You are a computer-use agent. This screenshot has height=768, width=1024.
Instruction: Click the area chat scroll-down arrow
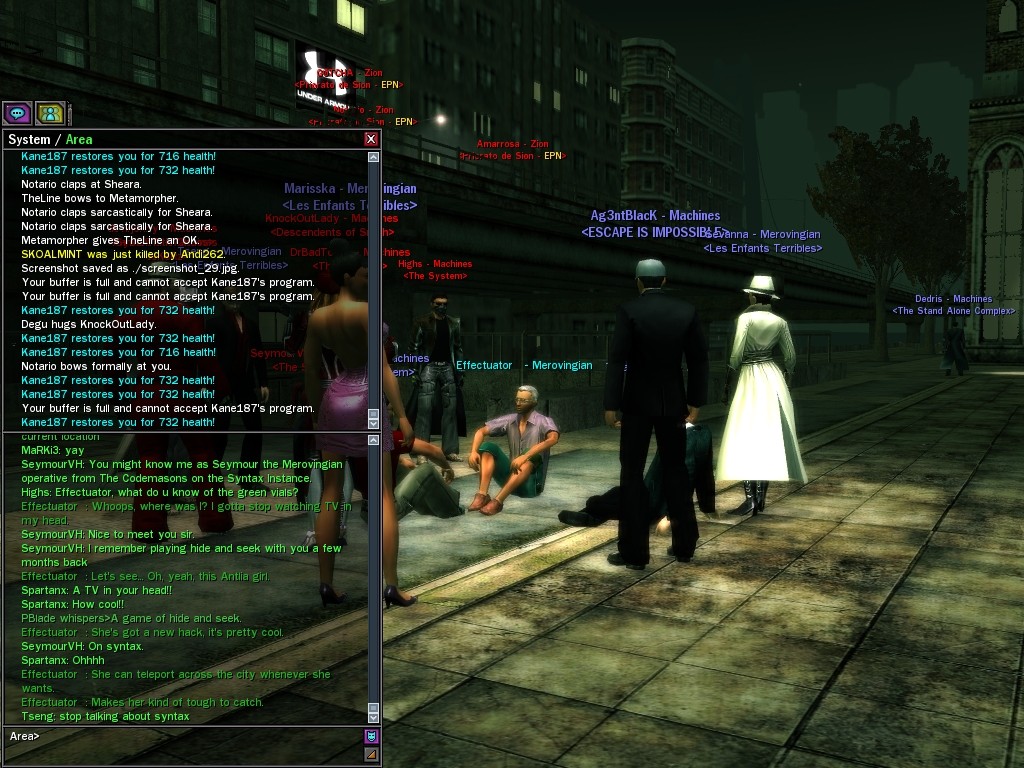coord(374,716)
